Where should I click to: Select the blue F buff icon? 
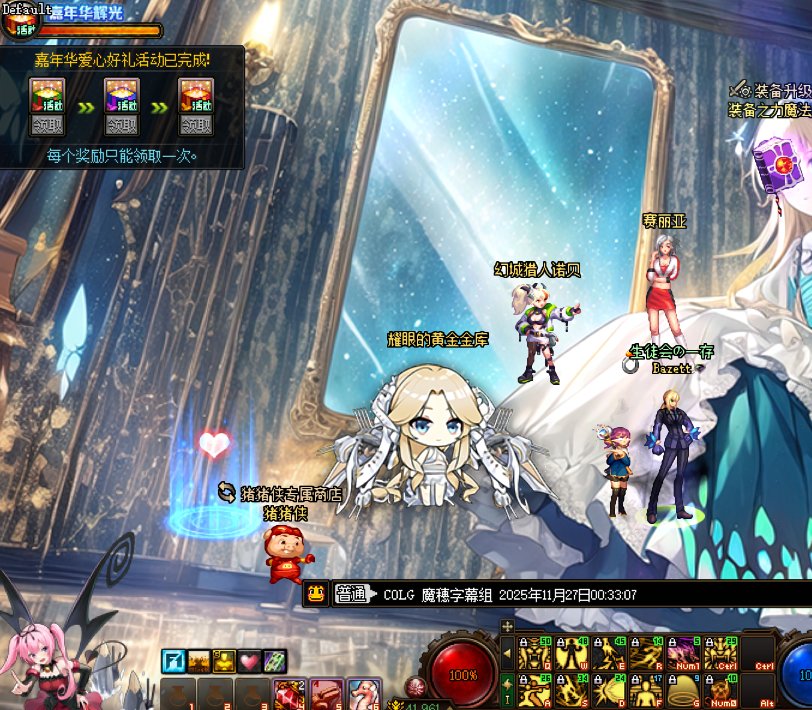[x=173, y=661]
